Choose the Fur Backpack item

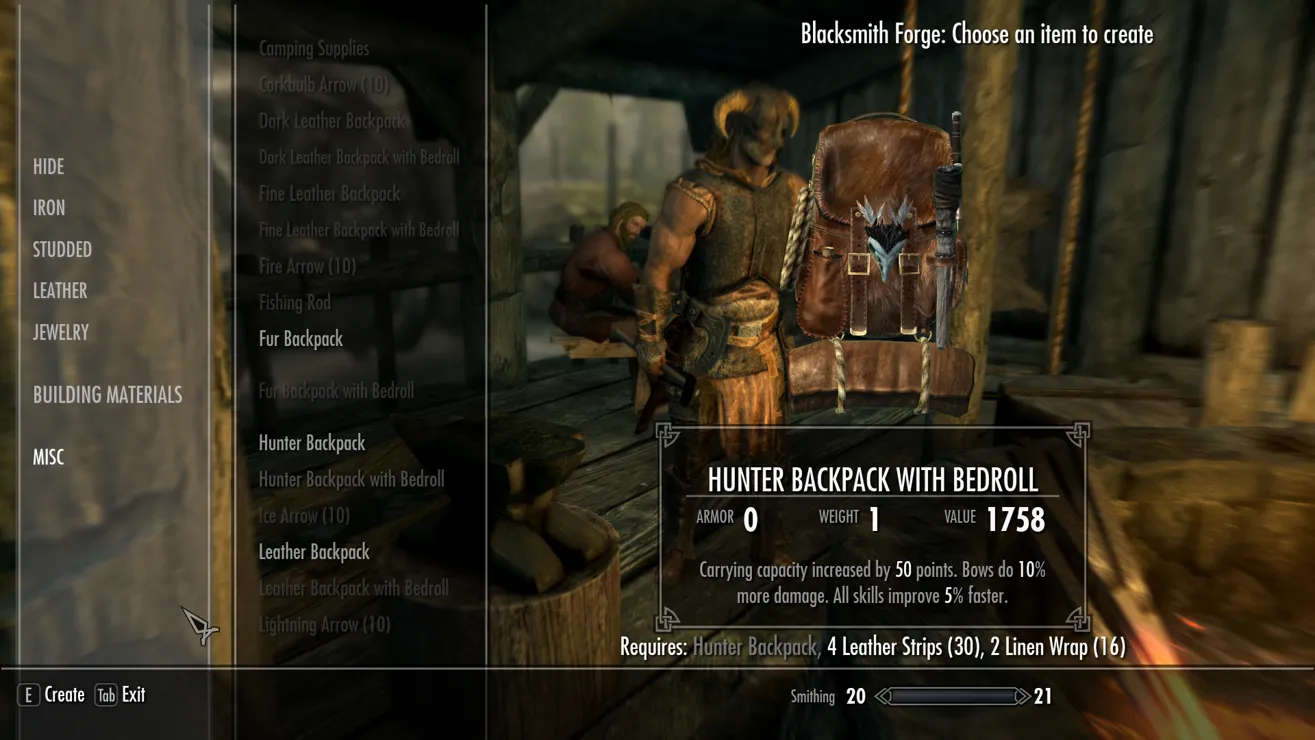(301, 339)
